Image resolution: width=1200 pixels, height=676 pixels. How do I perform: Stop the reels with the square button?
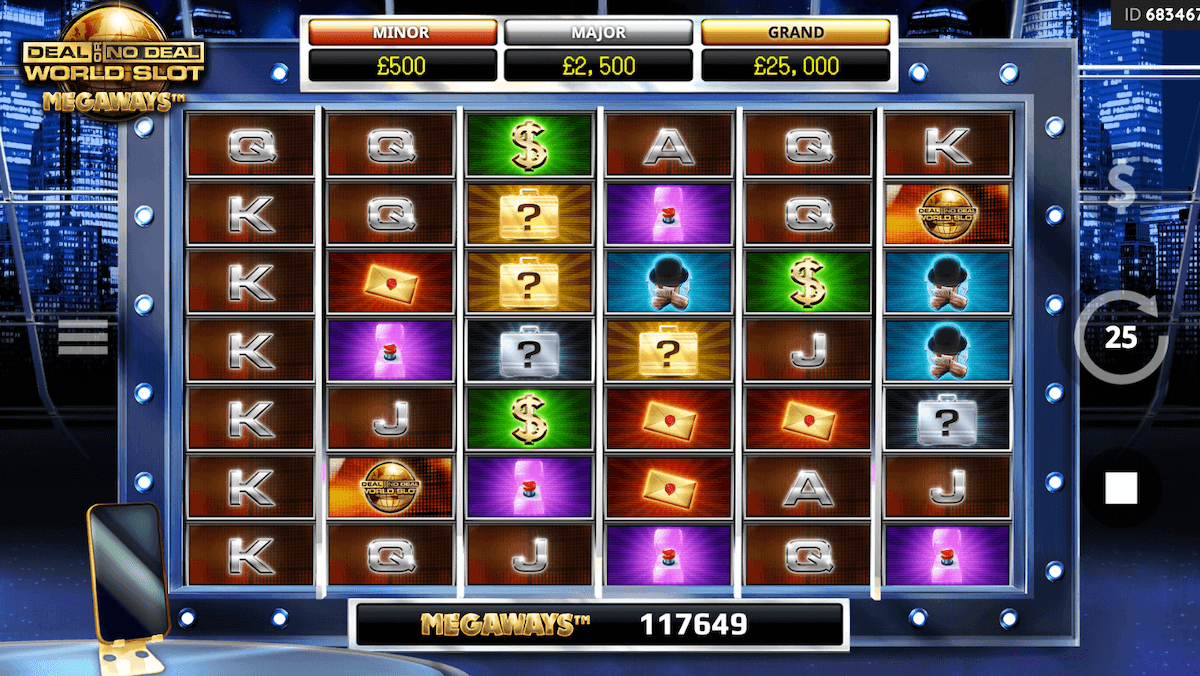(1121, 489)
